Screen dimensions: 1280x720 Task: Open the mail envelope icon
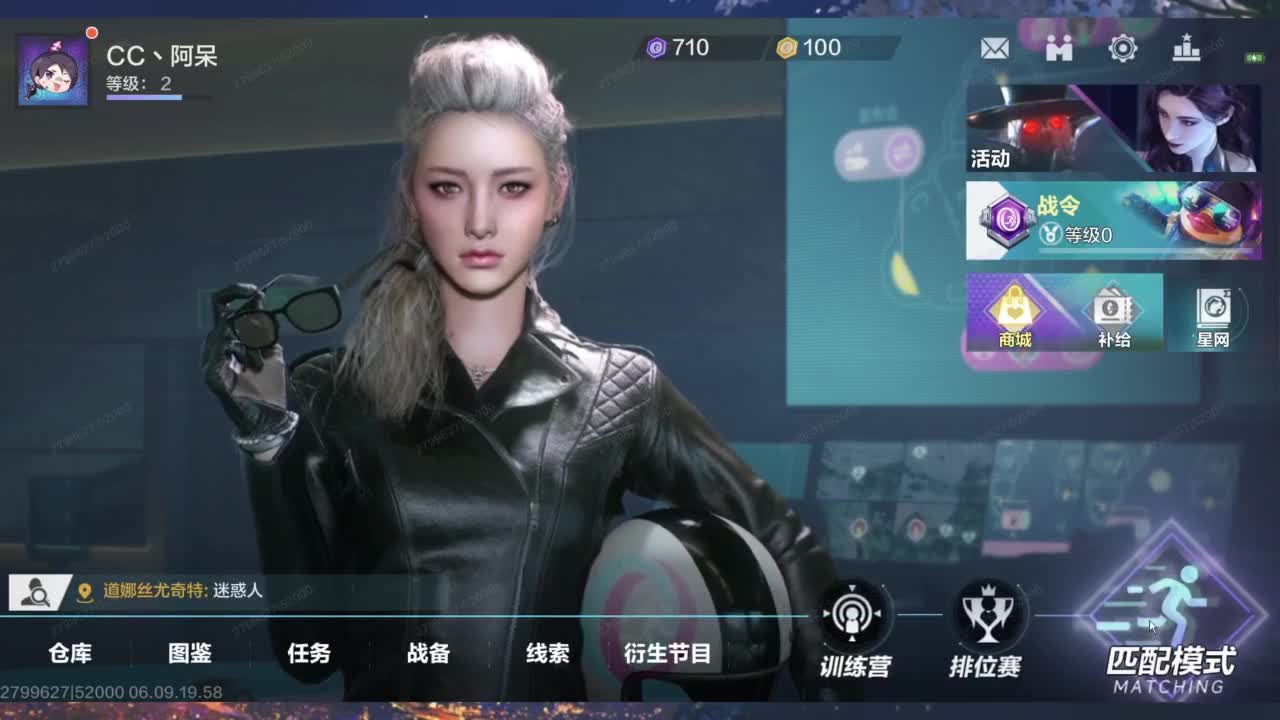(x=995, y=47)
